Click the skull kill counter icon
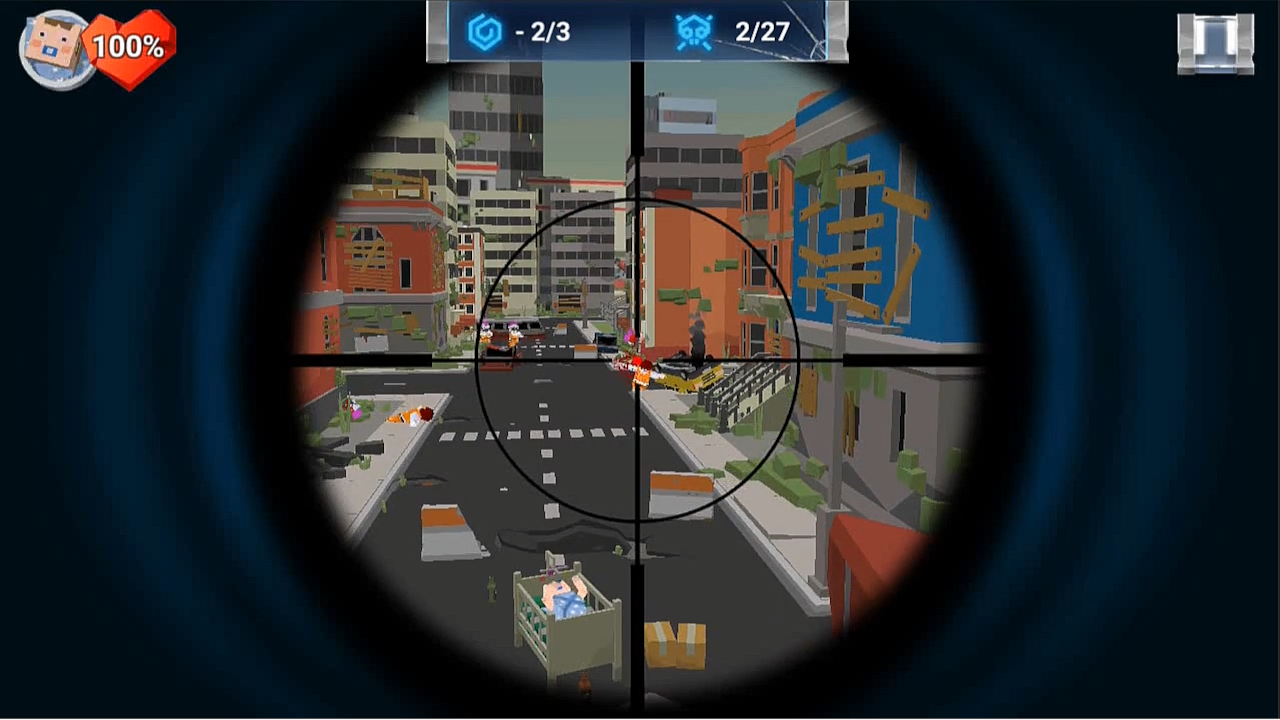Image resolution: width=1280 pixels, height=720 pixels. click(x=697, y=32)
